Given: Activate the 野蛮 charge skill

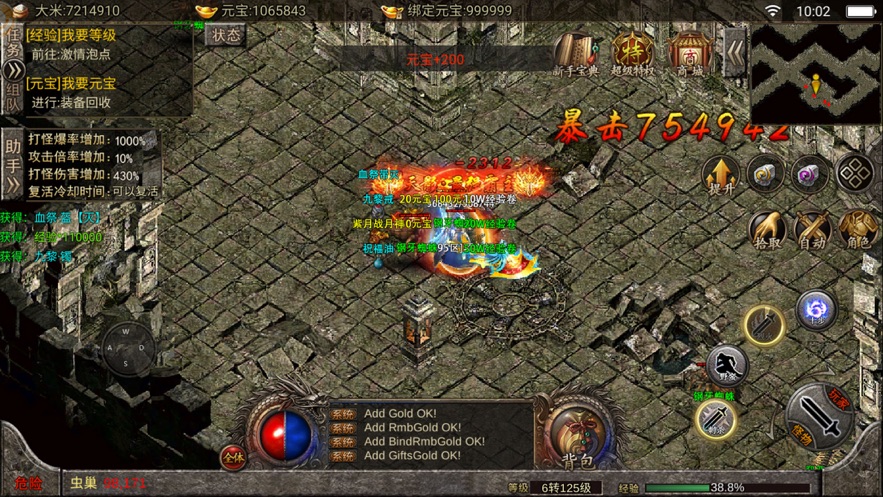Looking at the screenshot, I should pyautogui.click(x=727, y=366).
